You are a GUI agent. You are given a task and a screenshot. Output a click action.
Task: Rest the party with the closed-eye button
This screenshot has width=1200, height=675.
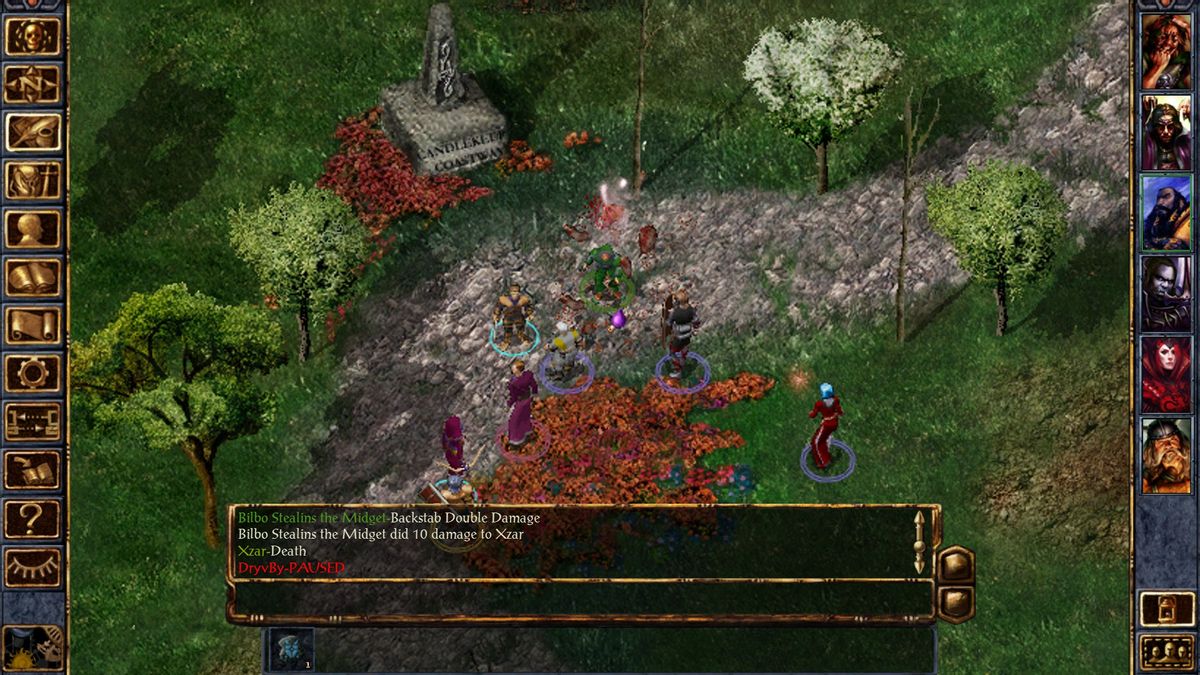(33, 566)
